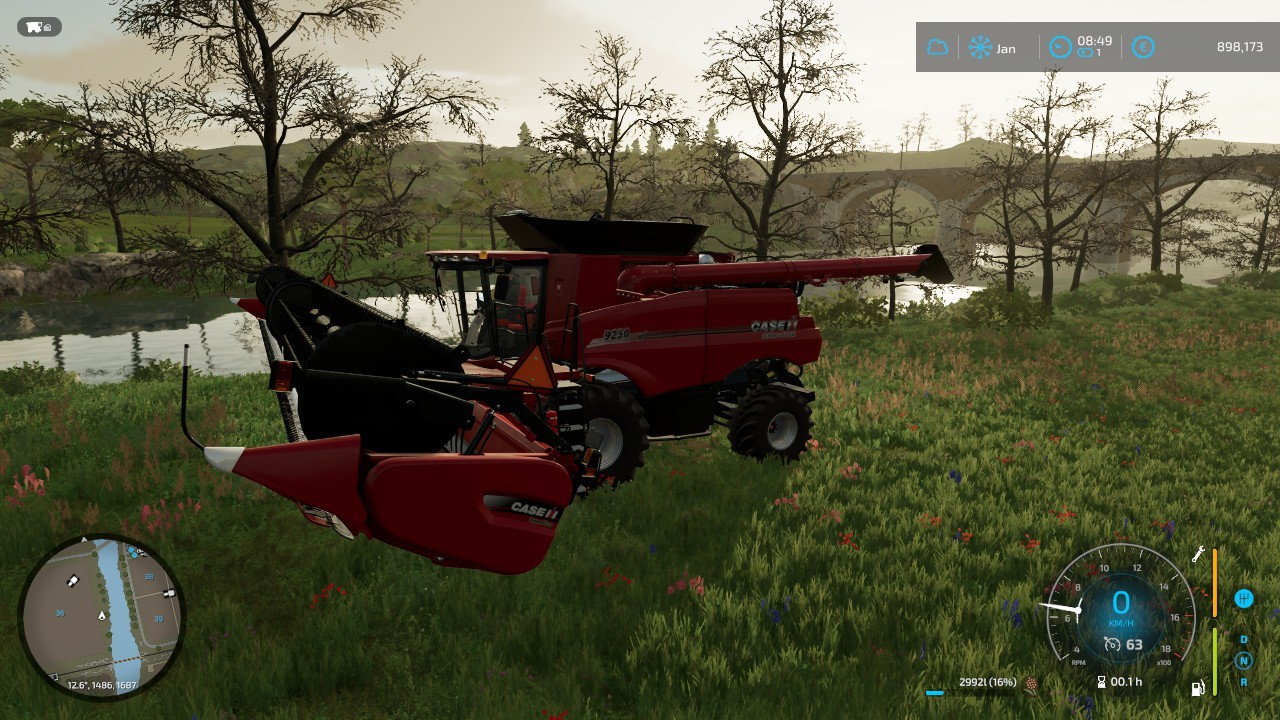1280x720 pixels.
Task: Select the cloud weather icon
Action: coord(938,47)
